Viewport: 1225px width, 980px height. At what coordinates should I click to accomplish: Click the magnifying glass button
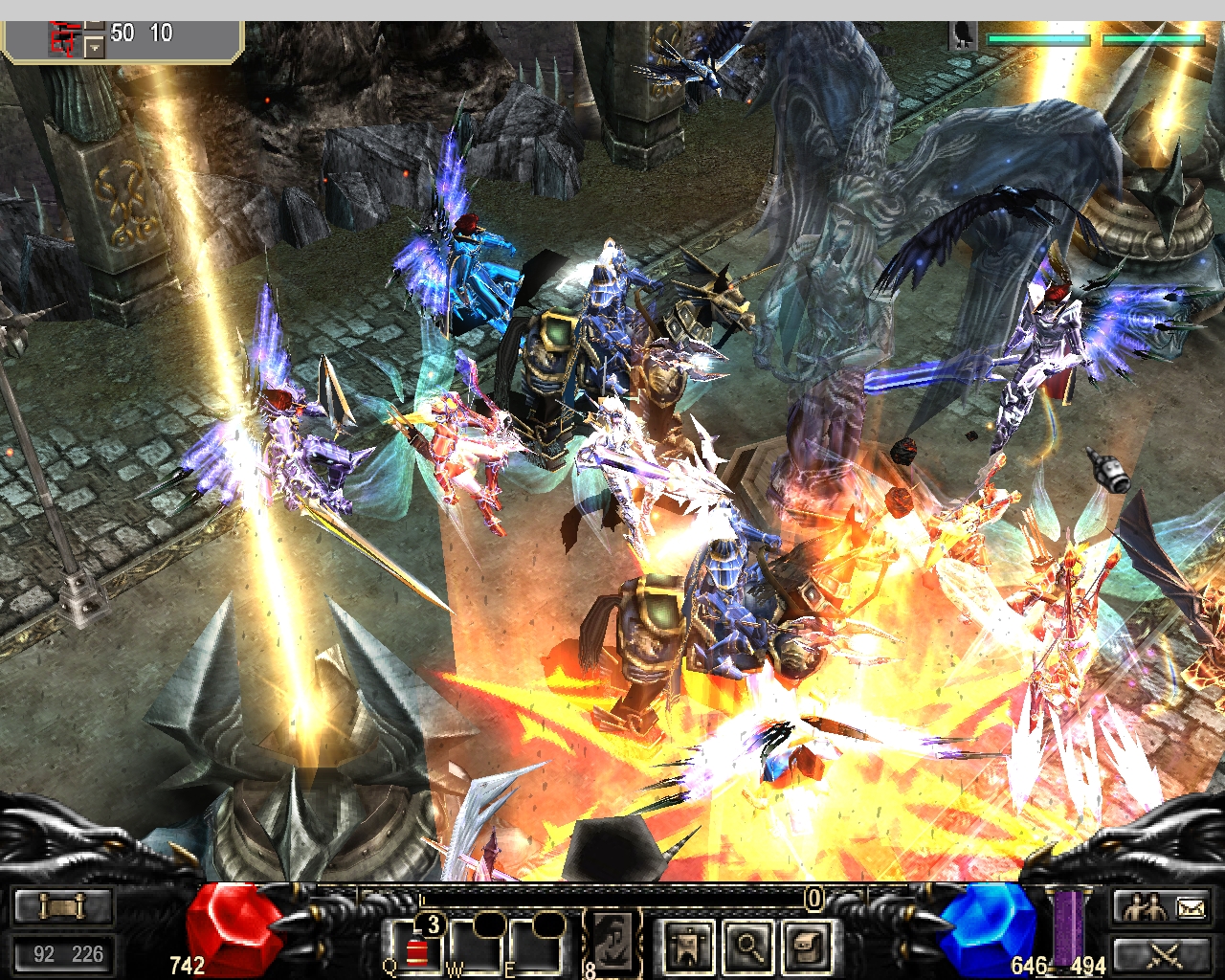748,947
